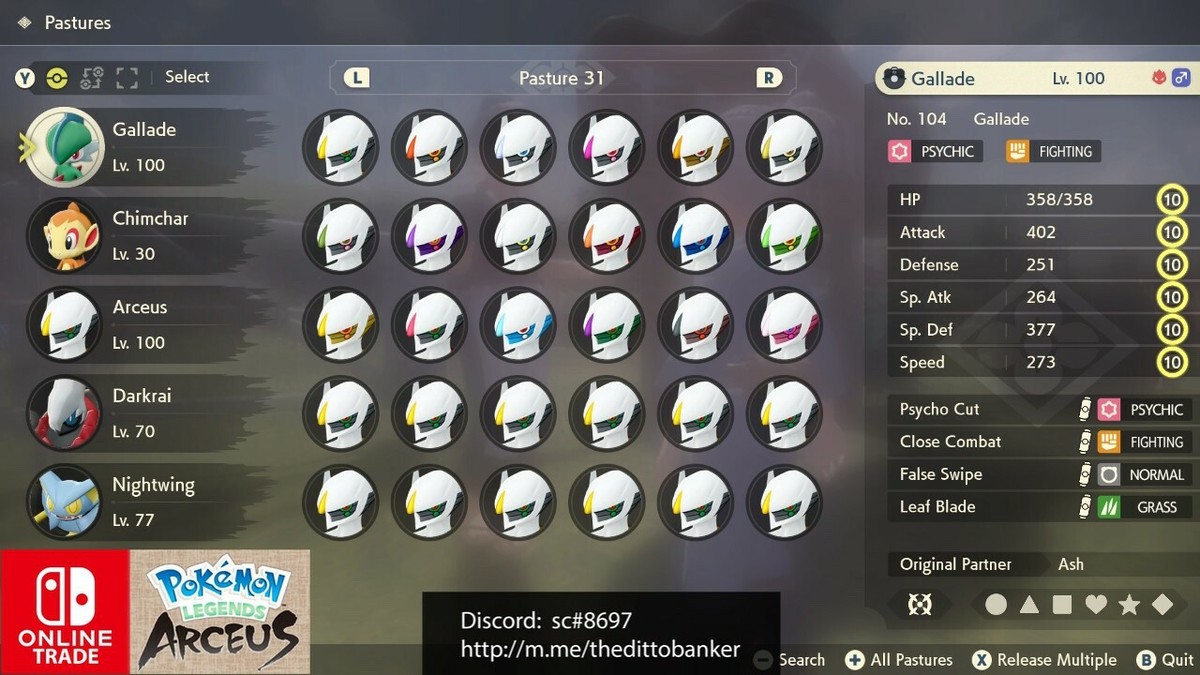The width and height of the screenshot is (1200, 675).
Task: Toggle the star marking
Action: point(1129,605)
